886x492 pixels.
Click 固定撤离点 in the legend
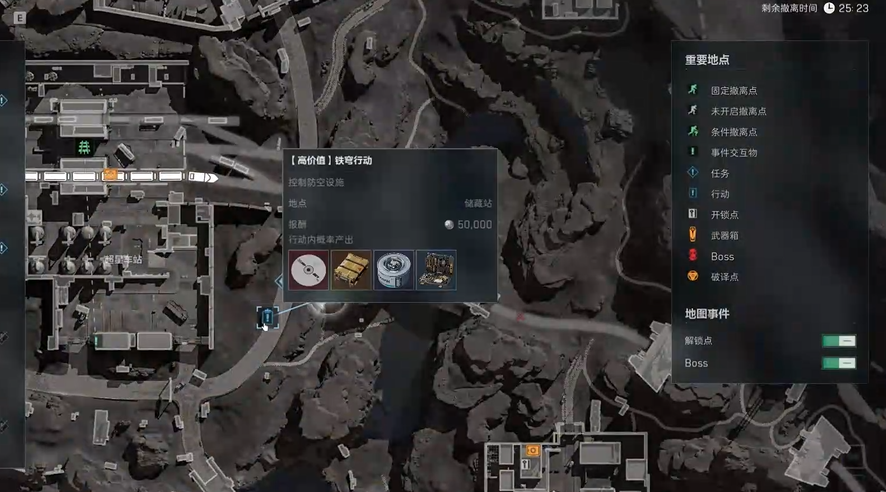tap(733, 90)
